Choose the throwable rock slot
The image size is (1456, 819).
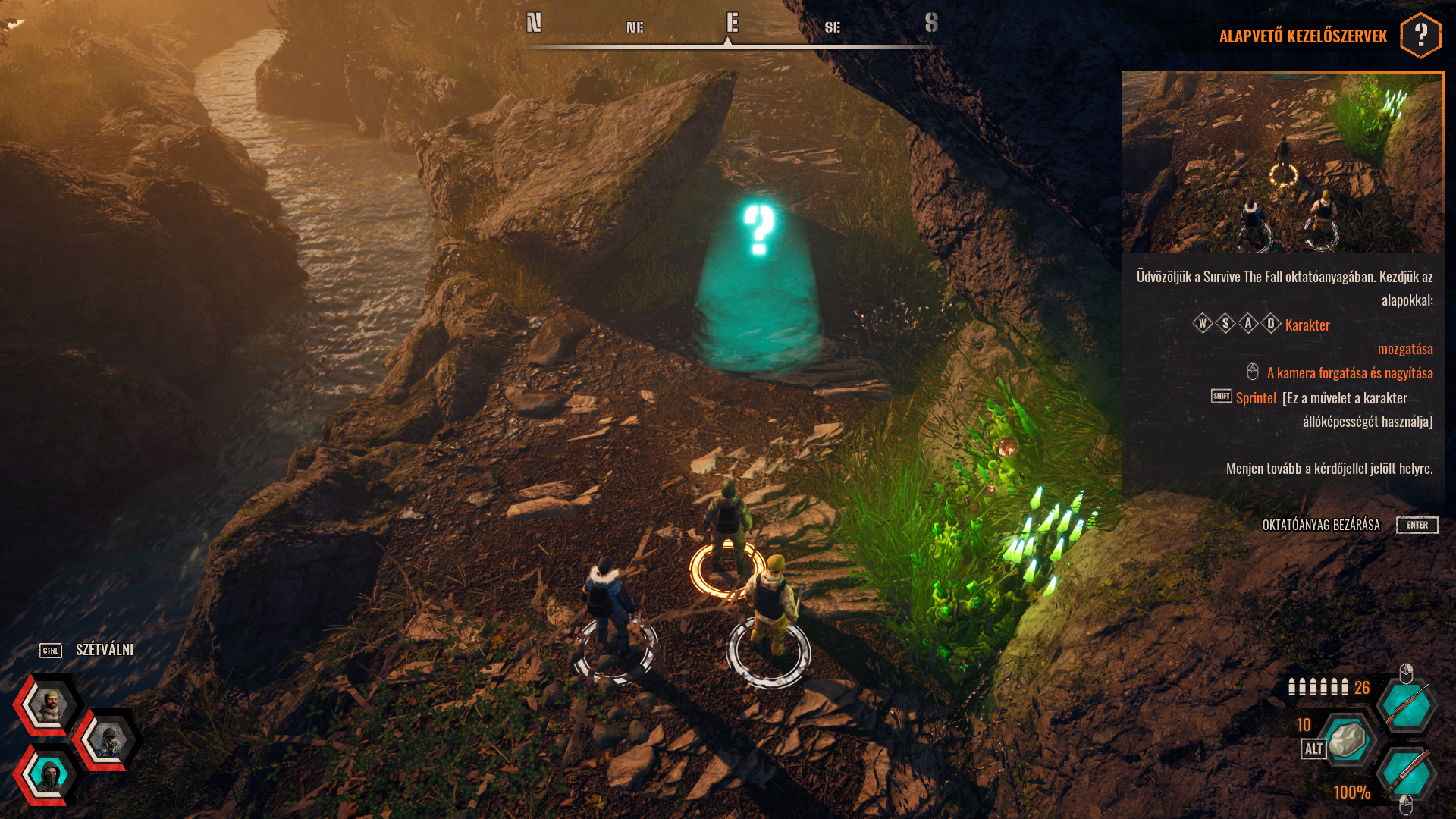[1347, 740]
